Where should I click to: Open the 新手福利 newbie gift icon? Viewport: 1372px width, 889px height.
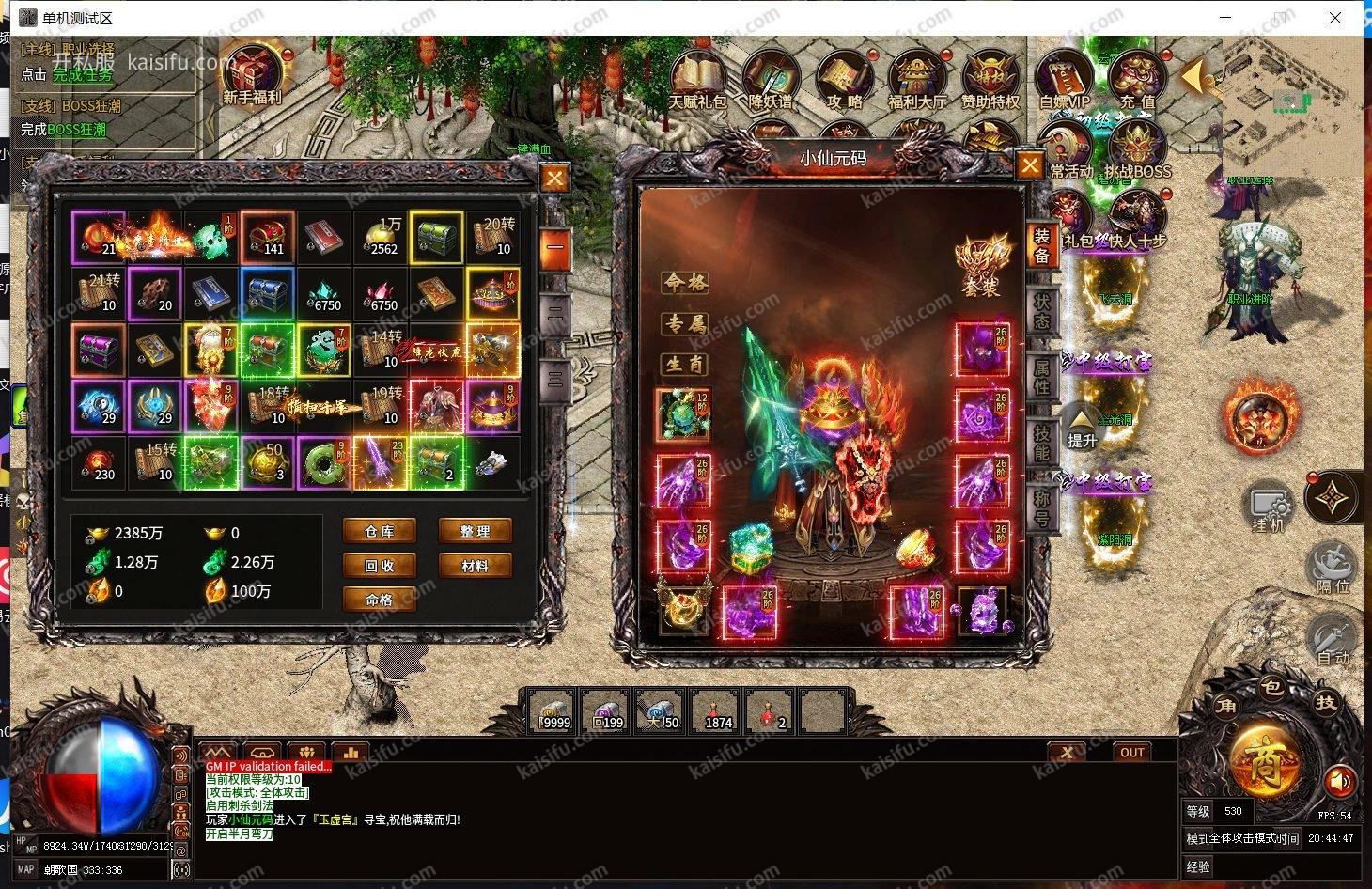tap(252, 73)
